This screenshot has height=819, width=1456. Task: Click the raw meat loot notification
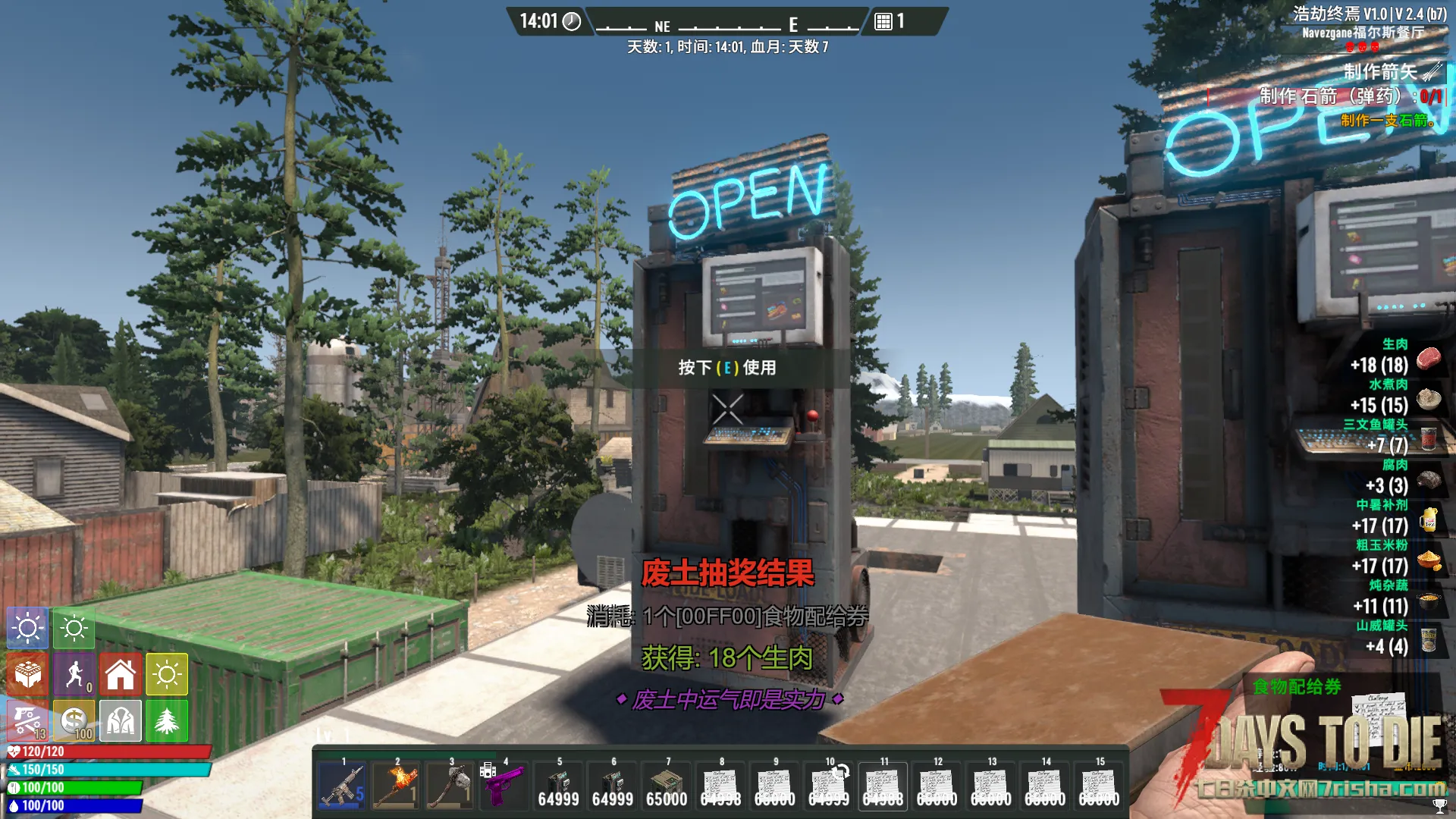[x=1395, y=358]
